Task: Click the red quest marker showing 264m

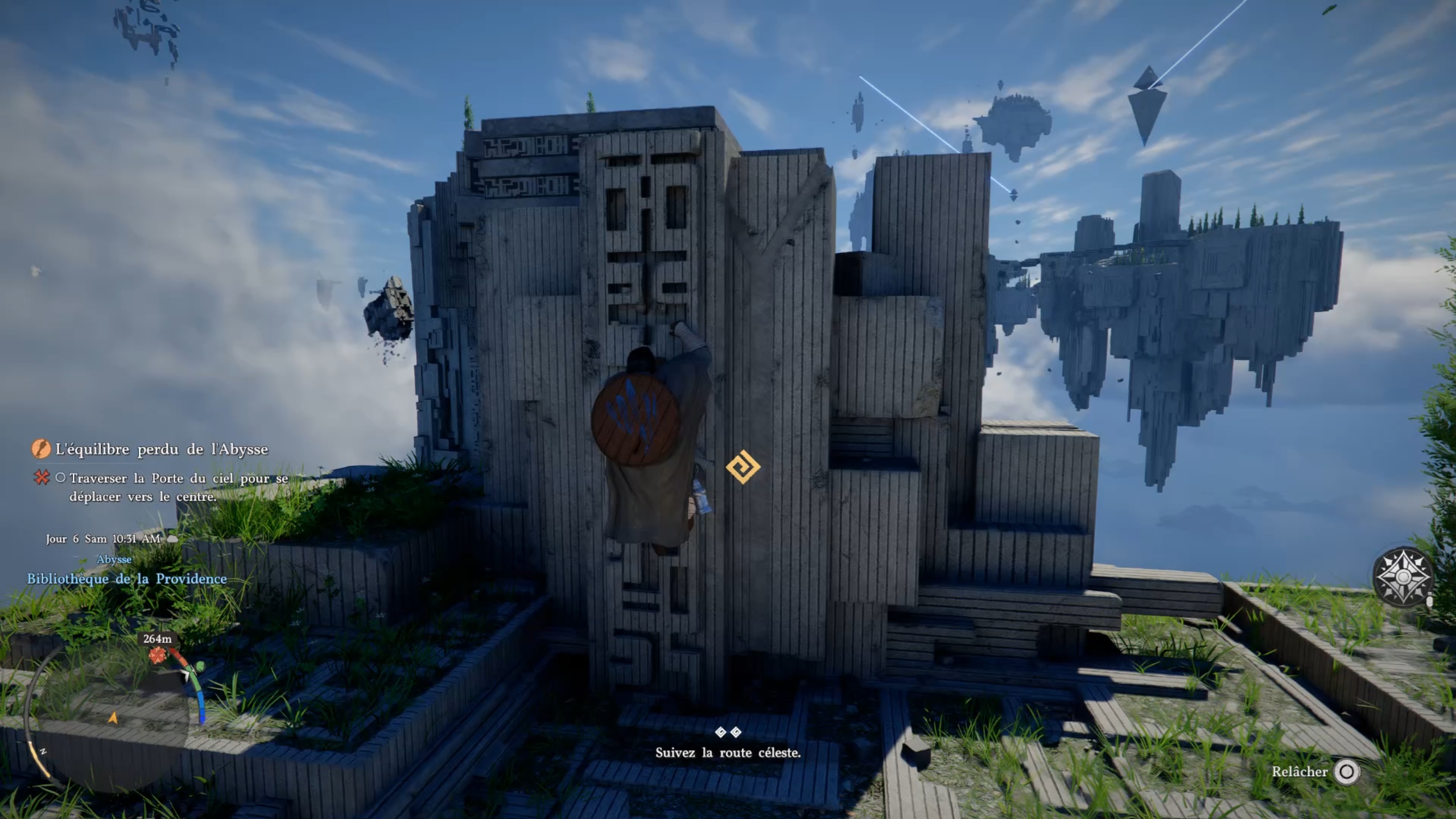Action: [x=157, y=655]
